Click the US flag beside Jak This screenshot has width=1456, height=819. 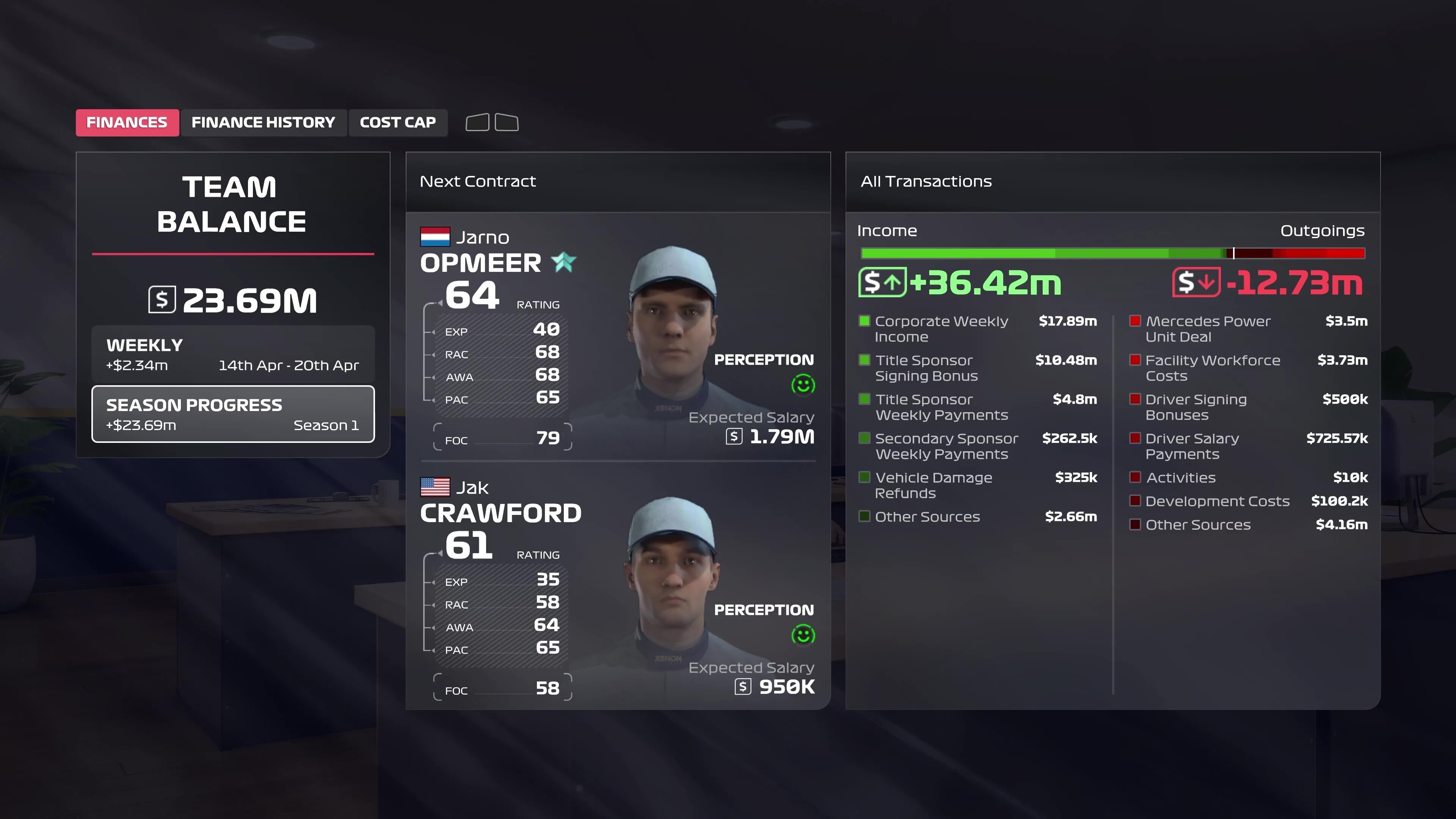434,486
